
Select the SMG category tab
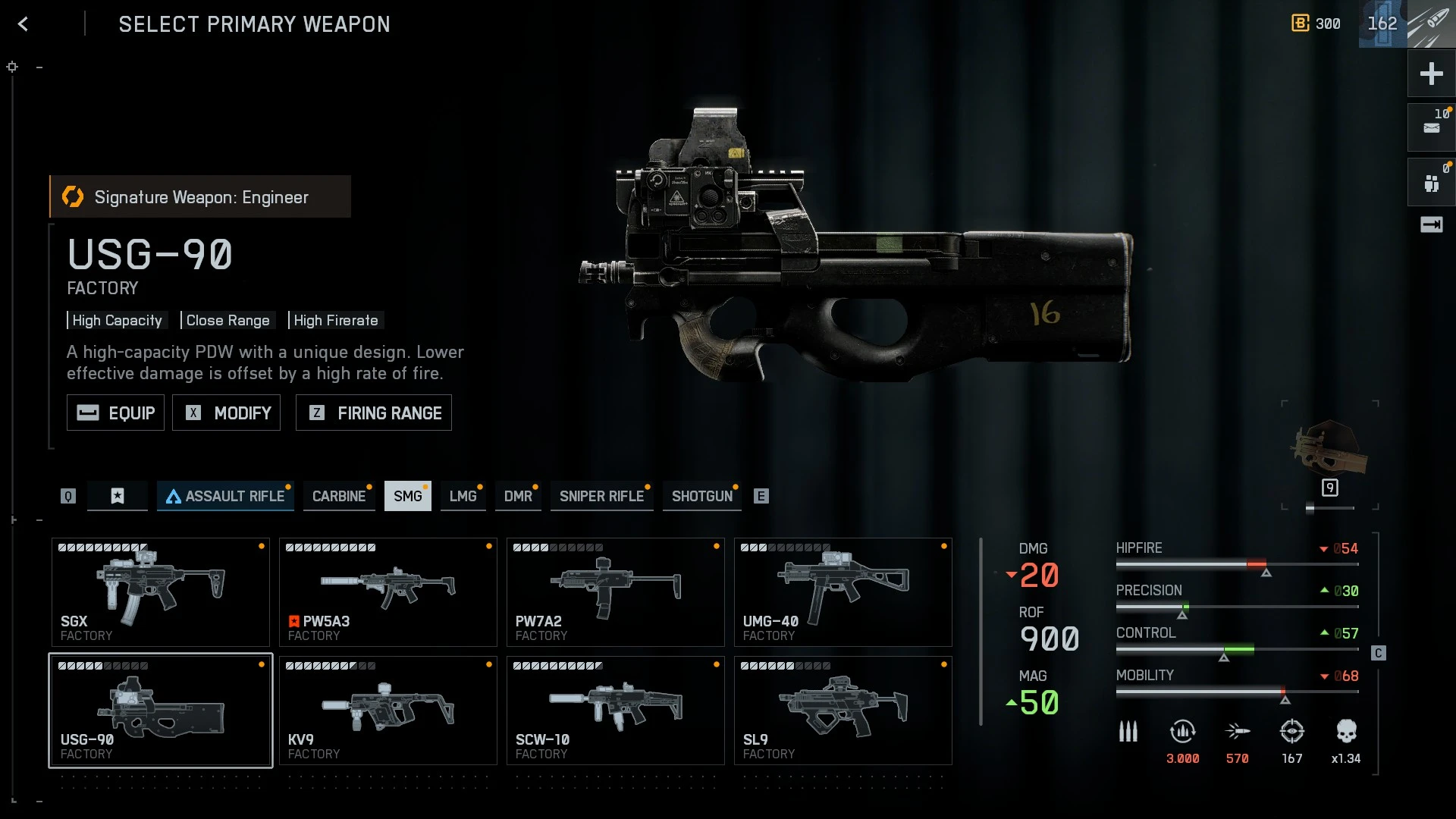[407, 496]
